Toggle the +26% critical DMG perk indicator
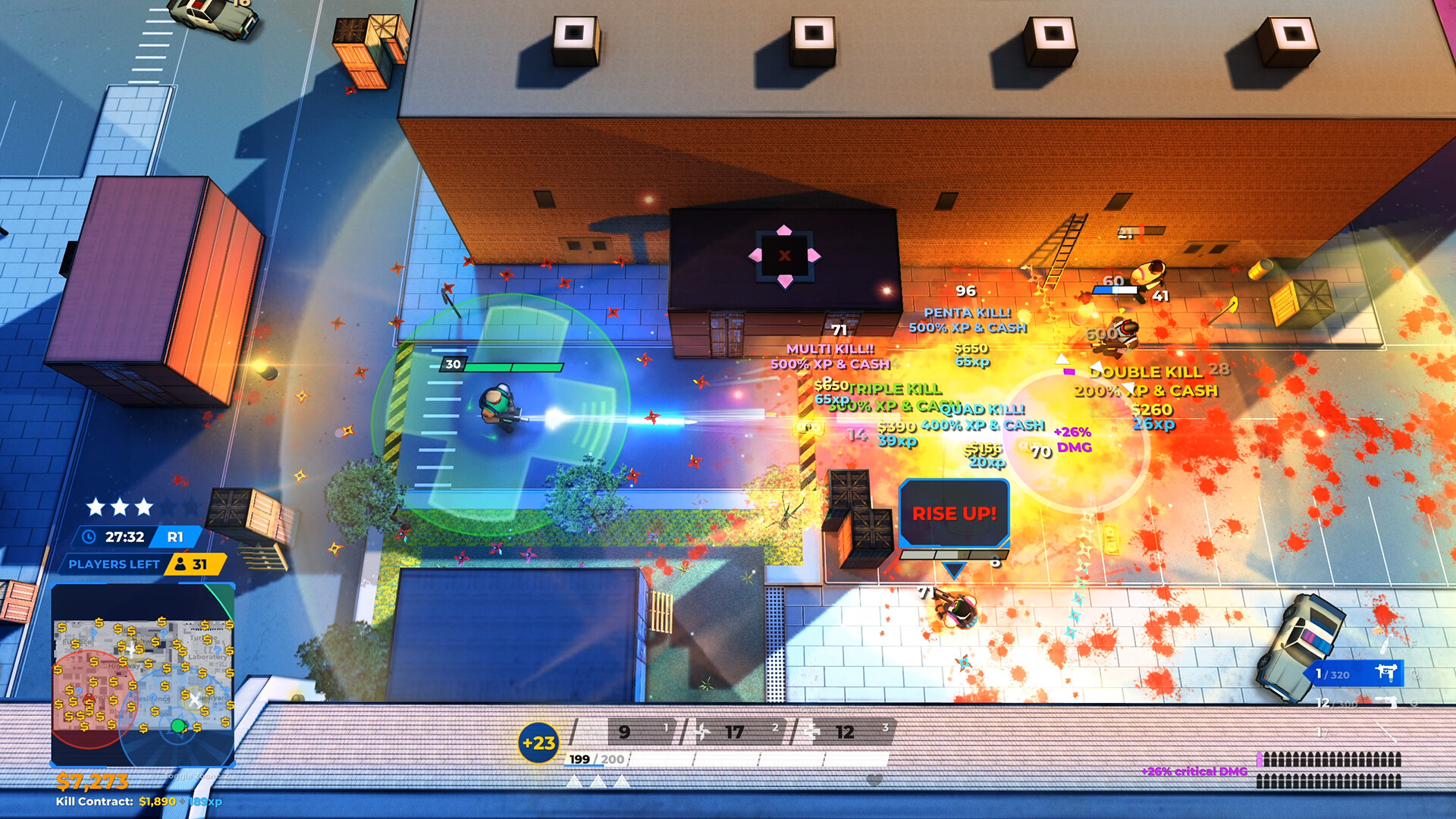The width and height of the screenshot is (1456, 819). [x=1195, y=771]
